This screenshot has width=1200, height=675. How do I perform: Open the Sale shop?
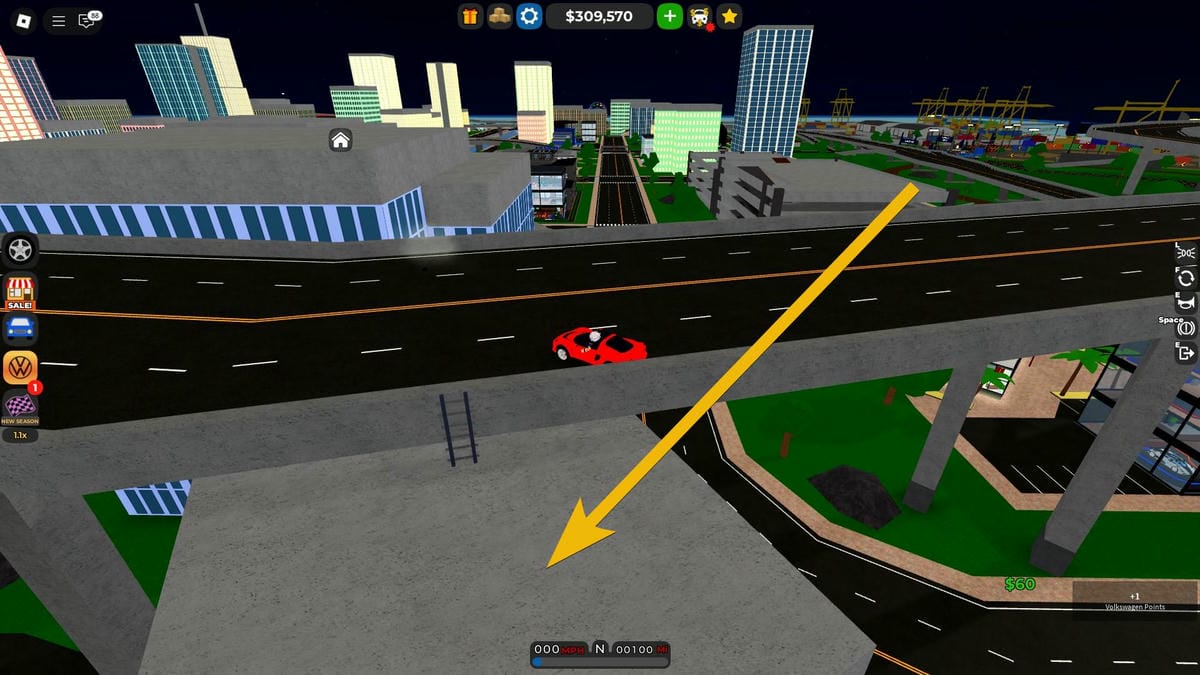coord(20,291)
